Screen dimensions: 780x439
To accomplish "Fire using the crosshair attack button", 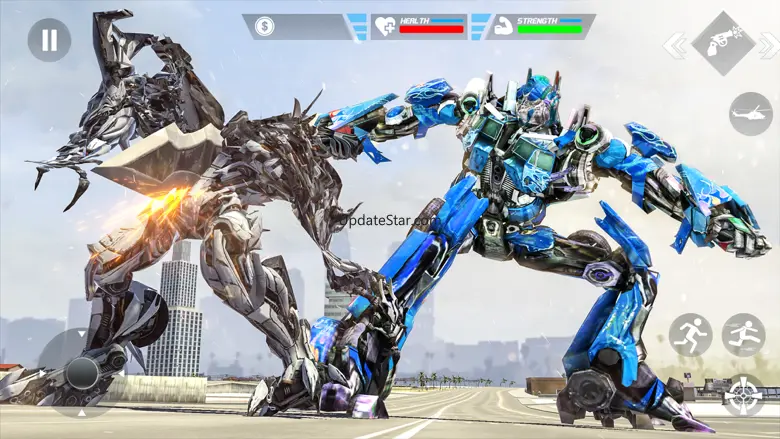I will 743,395.
